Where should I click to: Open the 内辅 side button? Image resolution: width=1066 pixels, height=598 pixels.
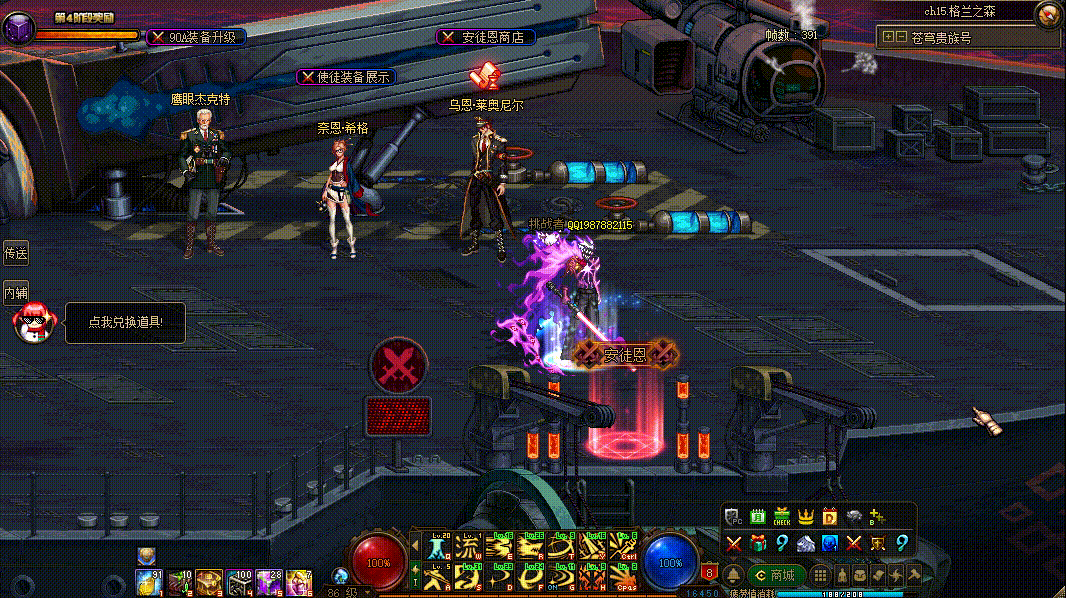(x=16, y=293)
